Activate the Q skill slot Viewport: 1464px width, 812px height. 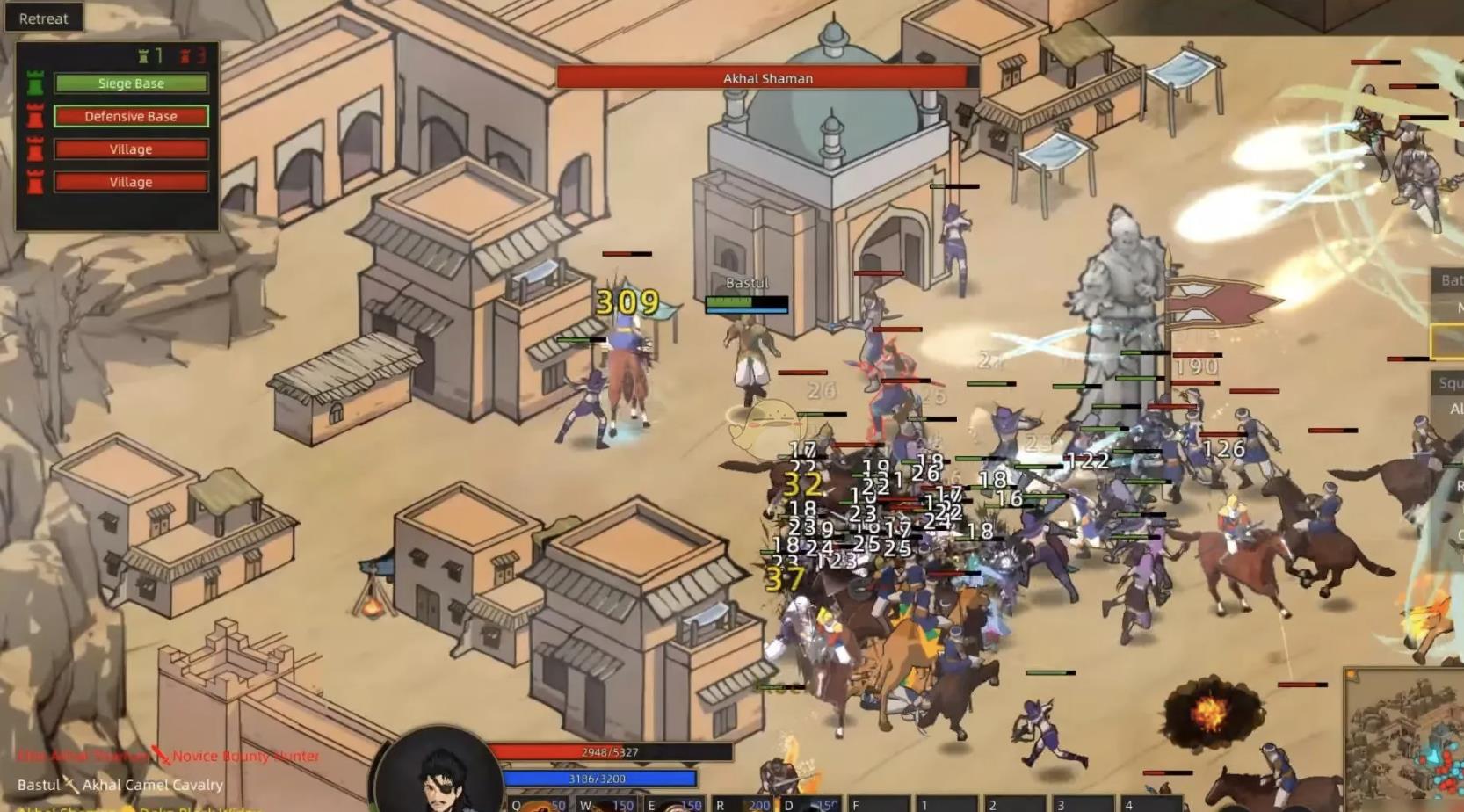538,804
